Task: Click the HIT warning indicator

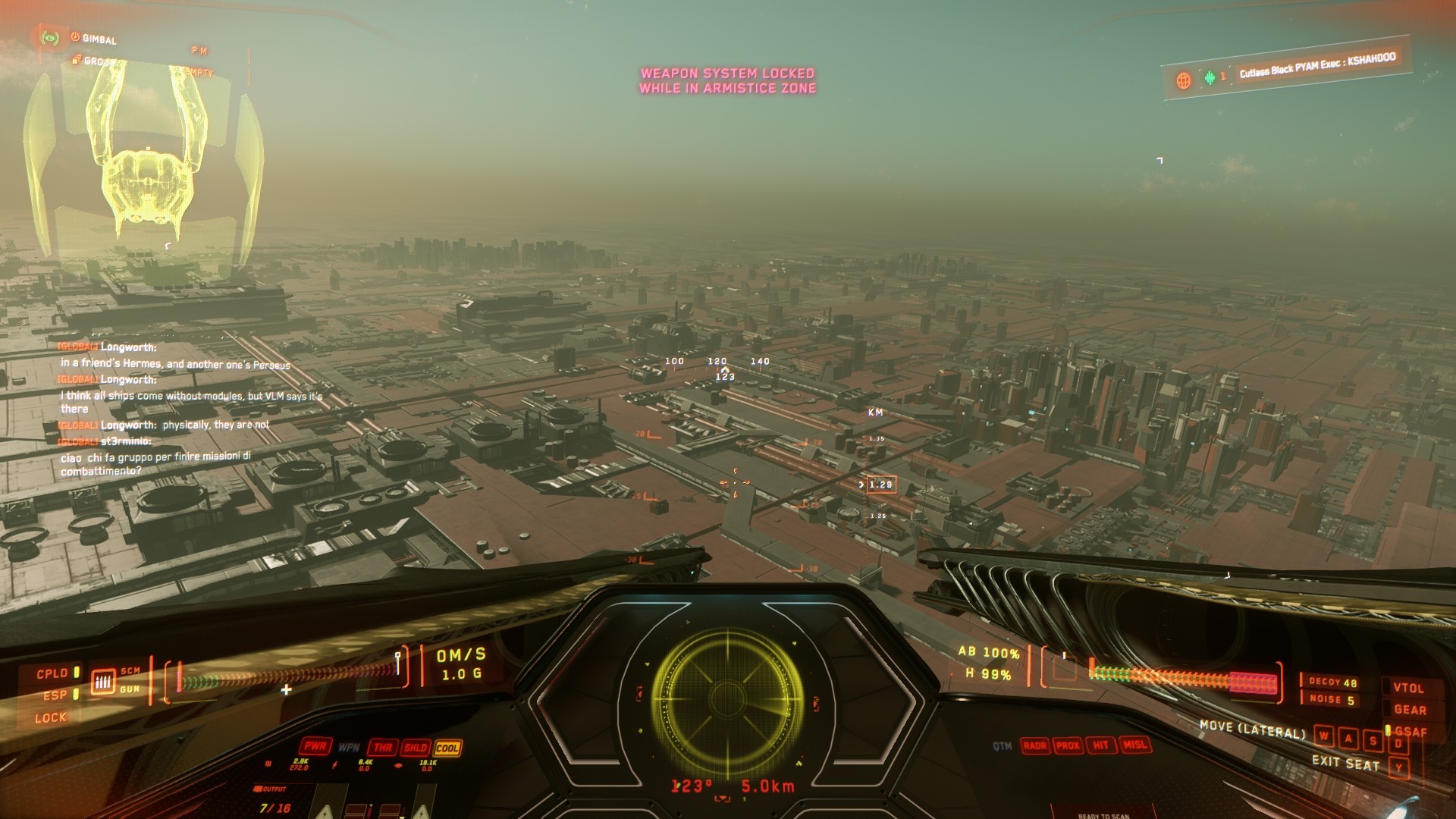Action: coord(1100,745)
